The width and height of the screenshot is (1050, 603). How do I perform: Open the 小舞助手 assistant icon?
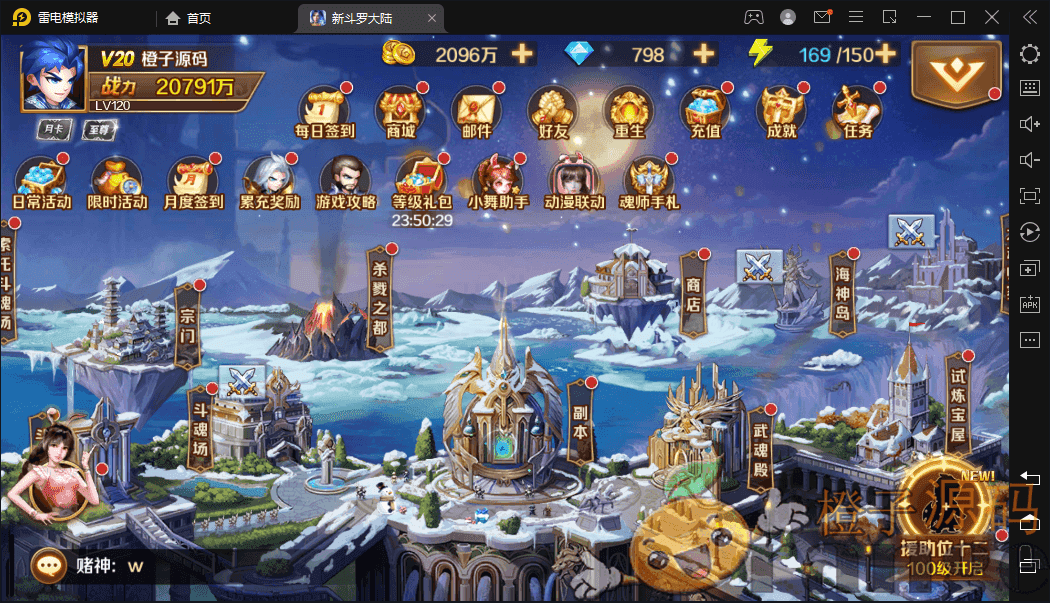pyautogui.click(x=497, y=181)
